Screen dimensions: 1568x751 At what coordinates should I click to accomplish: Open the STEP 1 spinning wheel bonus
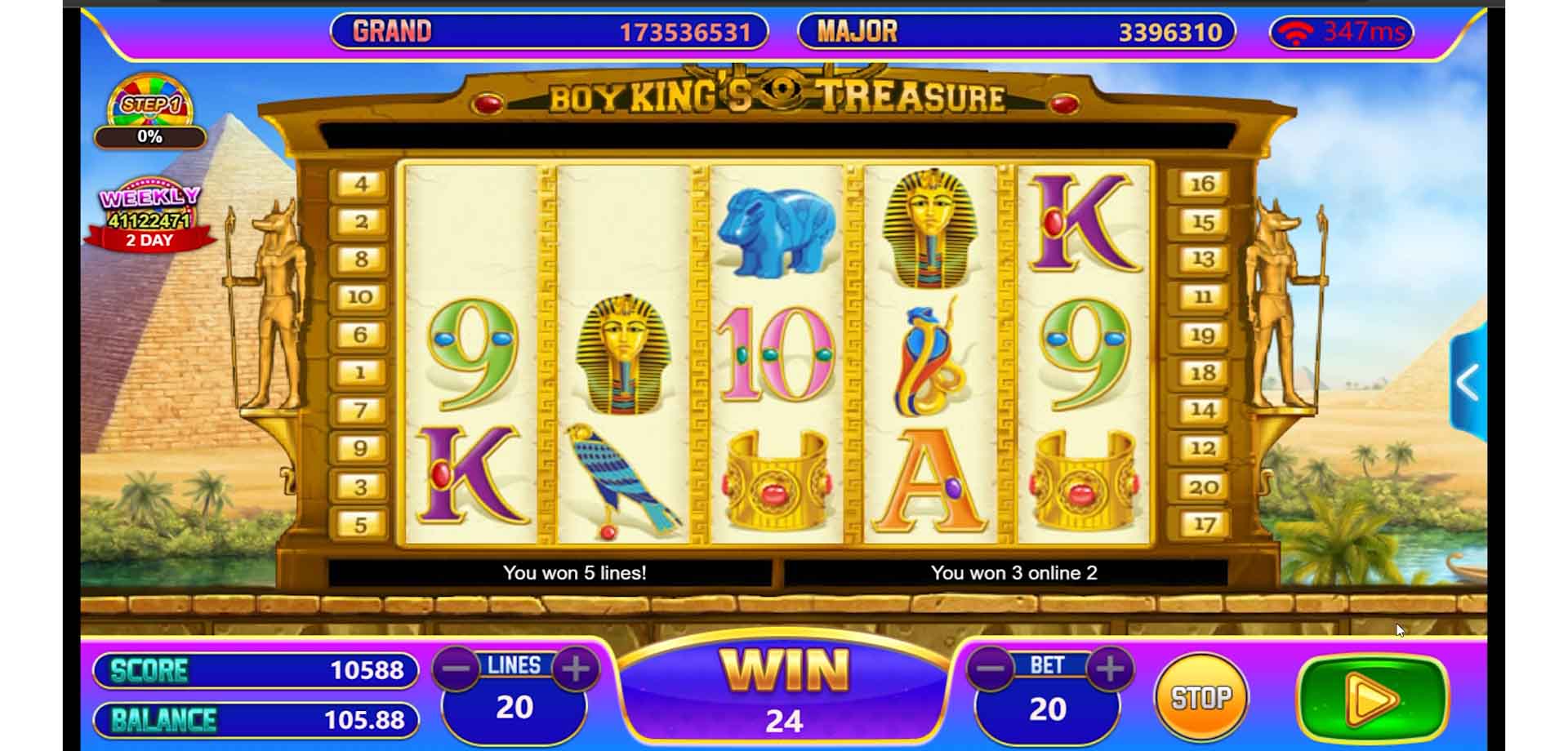[x=149, y=102]
